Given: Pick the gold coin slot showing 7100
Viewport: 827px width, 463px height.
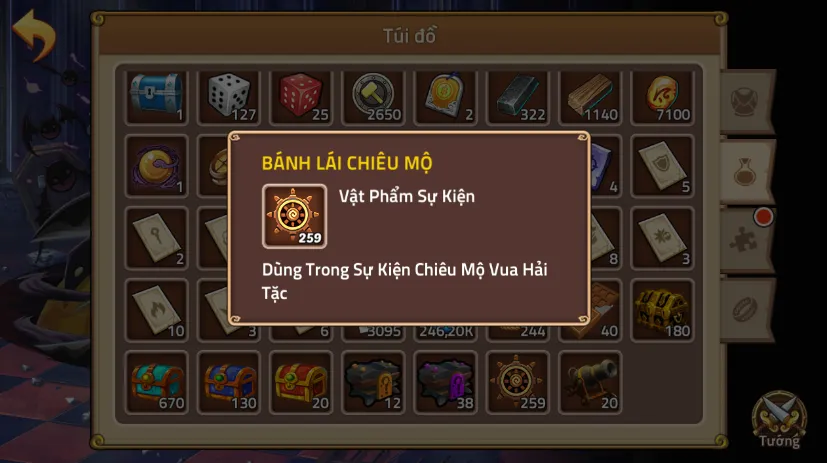Looking at the screenshot, I should tap(662, 96).
